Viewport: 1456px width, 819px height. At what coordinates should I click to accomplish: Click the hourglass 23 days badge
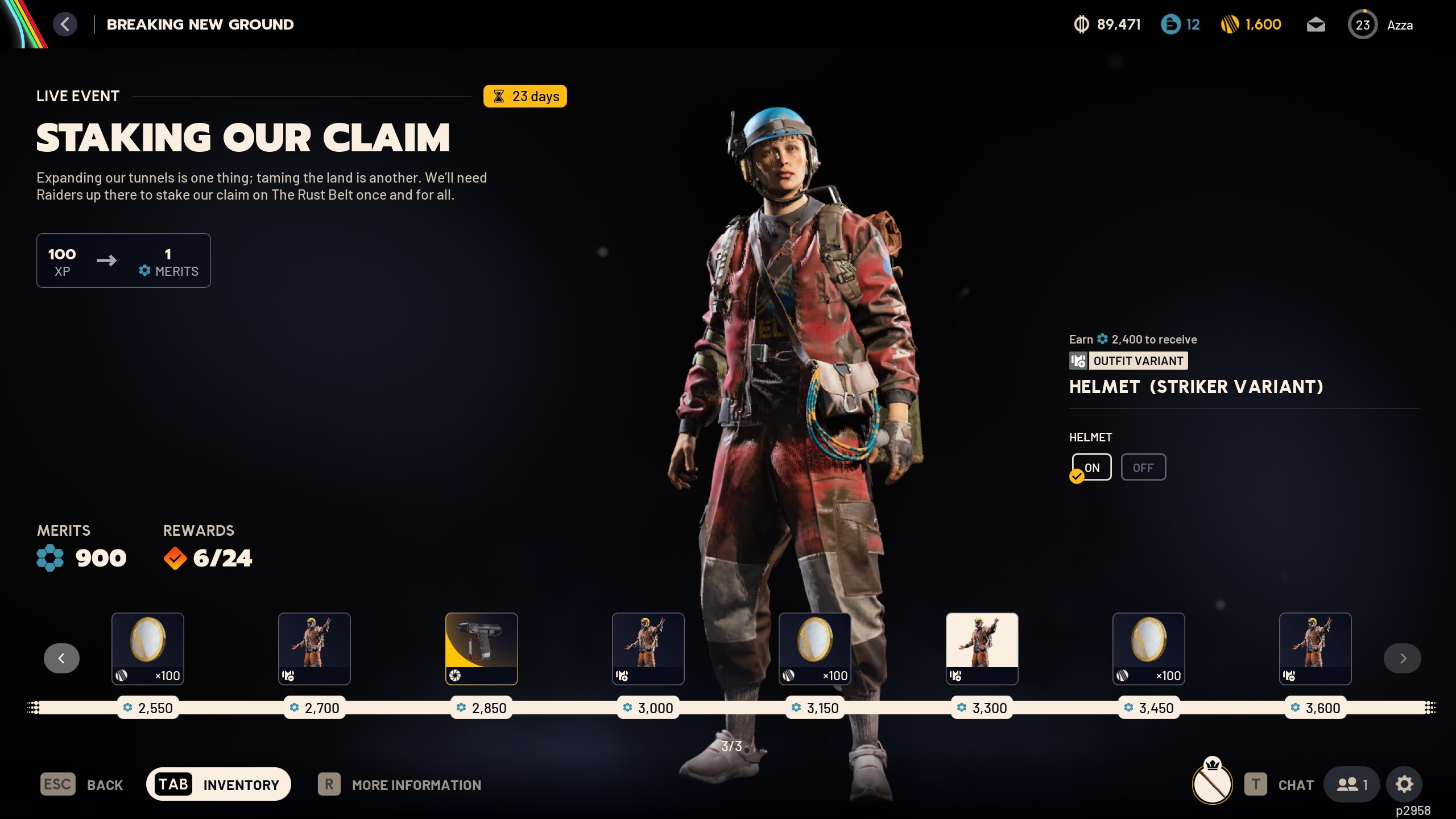[x=524, y=96]
